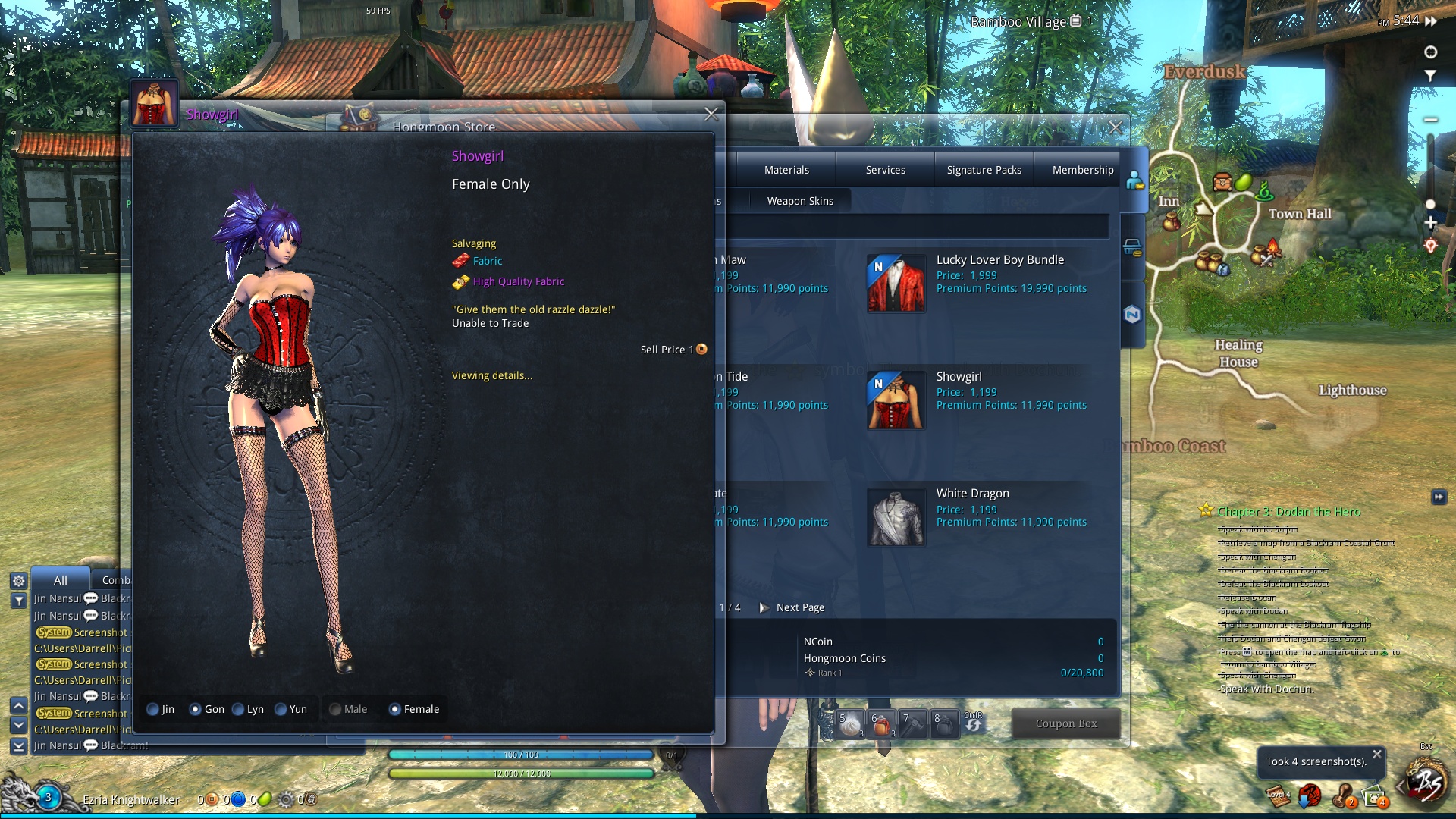Show the Weapon Skins subcategory

click(x=799, y=201)
